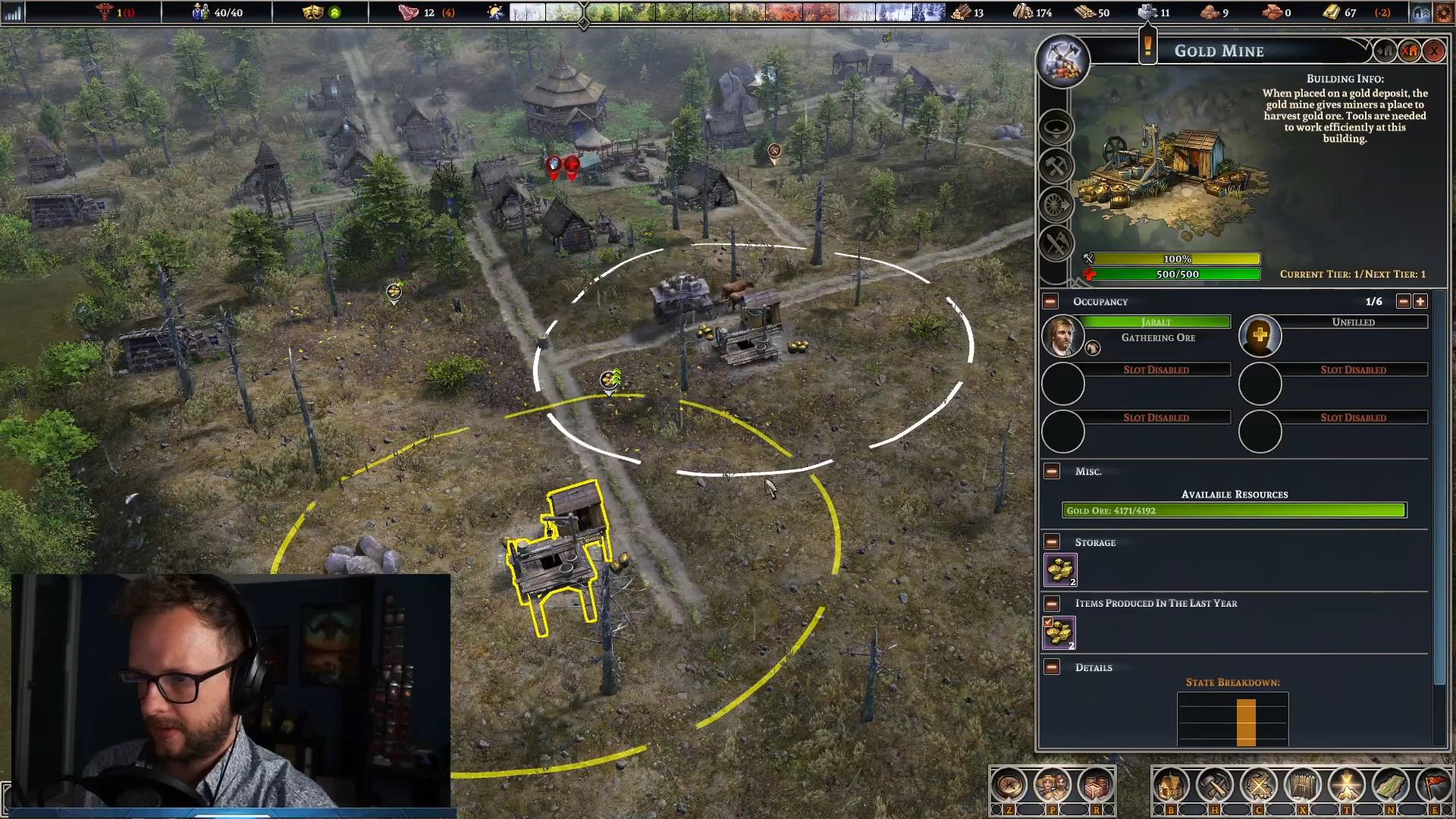Select worker Jaralt's portrait

coord(1062,336)
